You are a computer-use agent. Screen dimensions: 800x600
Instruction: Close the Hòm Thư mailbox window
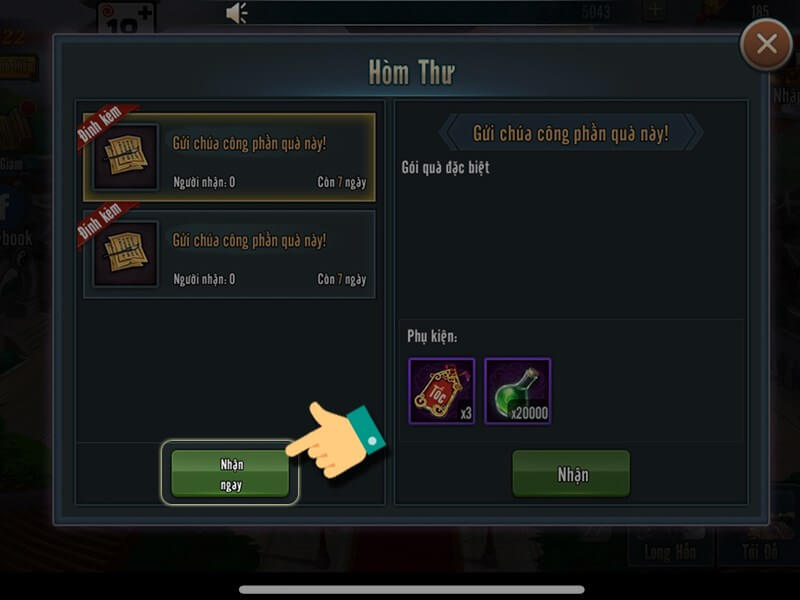[x=767, y=45]
